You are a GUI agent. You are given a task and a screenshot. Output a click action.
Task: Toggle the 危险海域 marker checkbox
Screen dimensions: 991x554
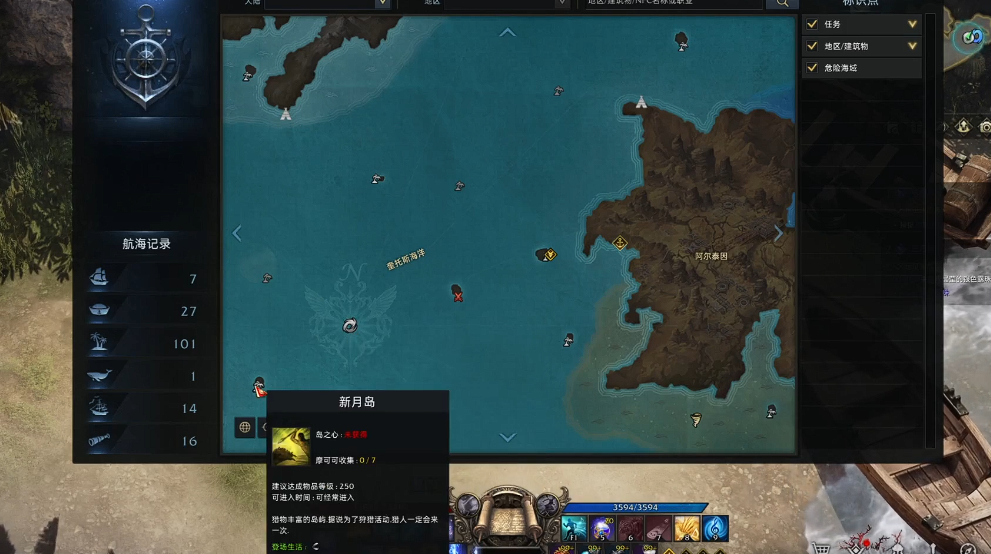[x=812, y=68]
